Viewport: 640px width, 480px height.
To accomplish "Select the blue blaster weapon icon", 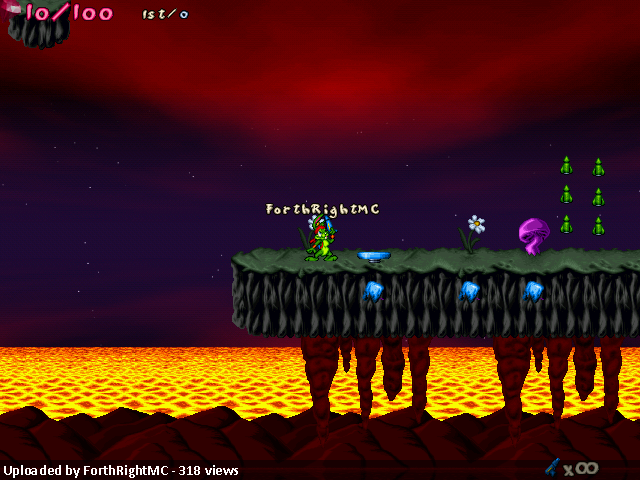I will click(551, 466).
